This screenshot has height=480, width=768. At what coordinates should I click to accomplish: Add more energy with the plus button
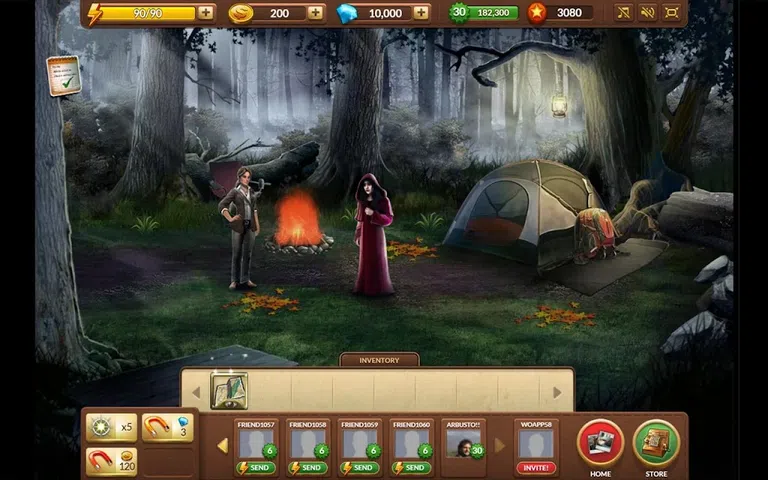tap(206, 13)
